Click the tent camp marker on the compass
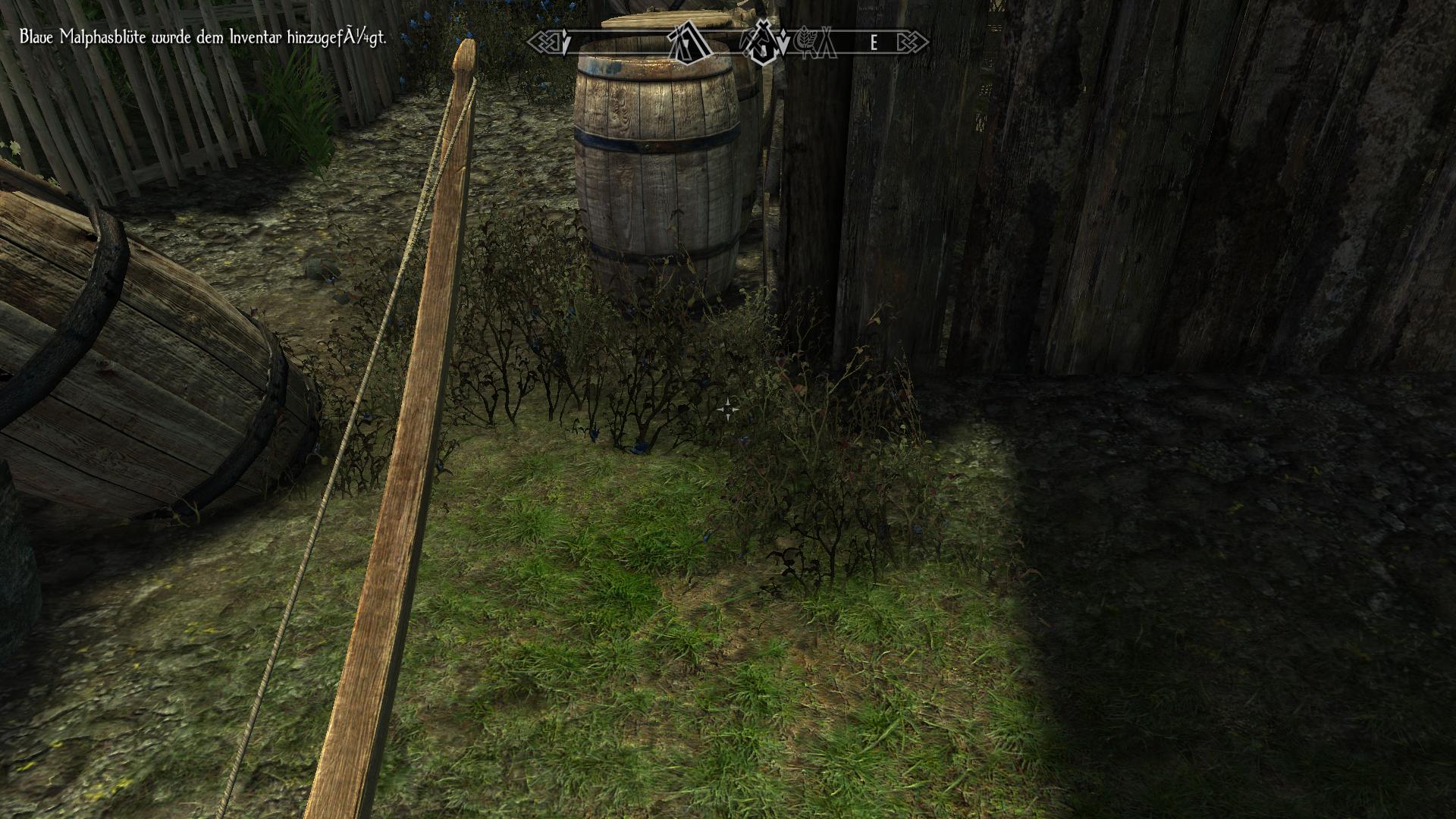The height and width of the screenshot is (819, 1456). [829, 42]
